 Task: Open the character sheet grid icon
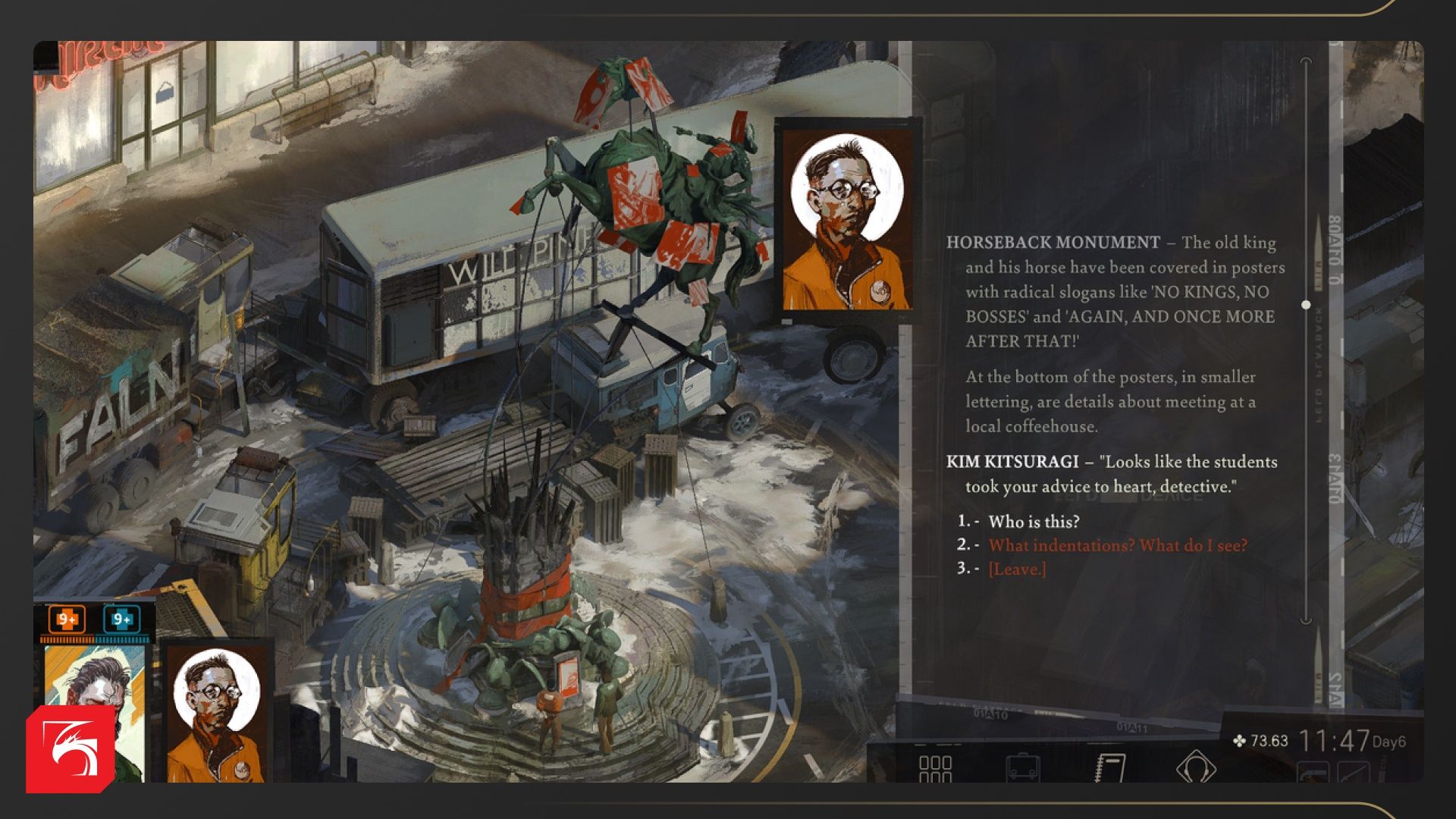coord(935,767)
